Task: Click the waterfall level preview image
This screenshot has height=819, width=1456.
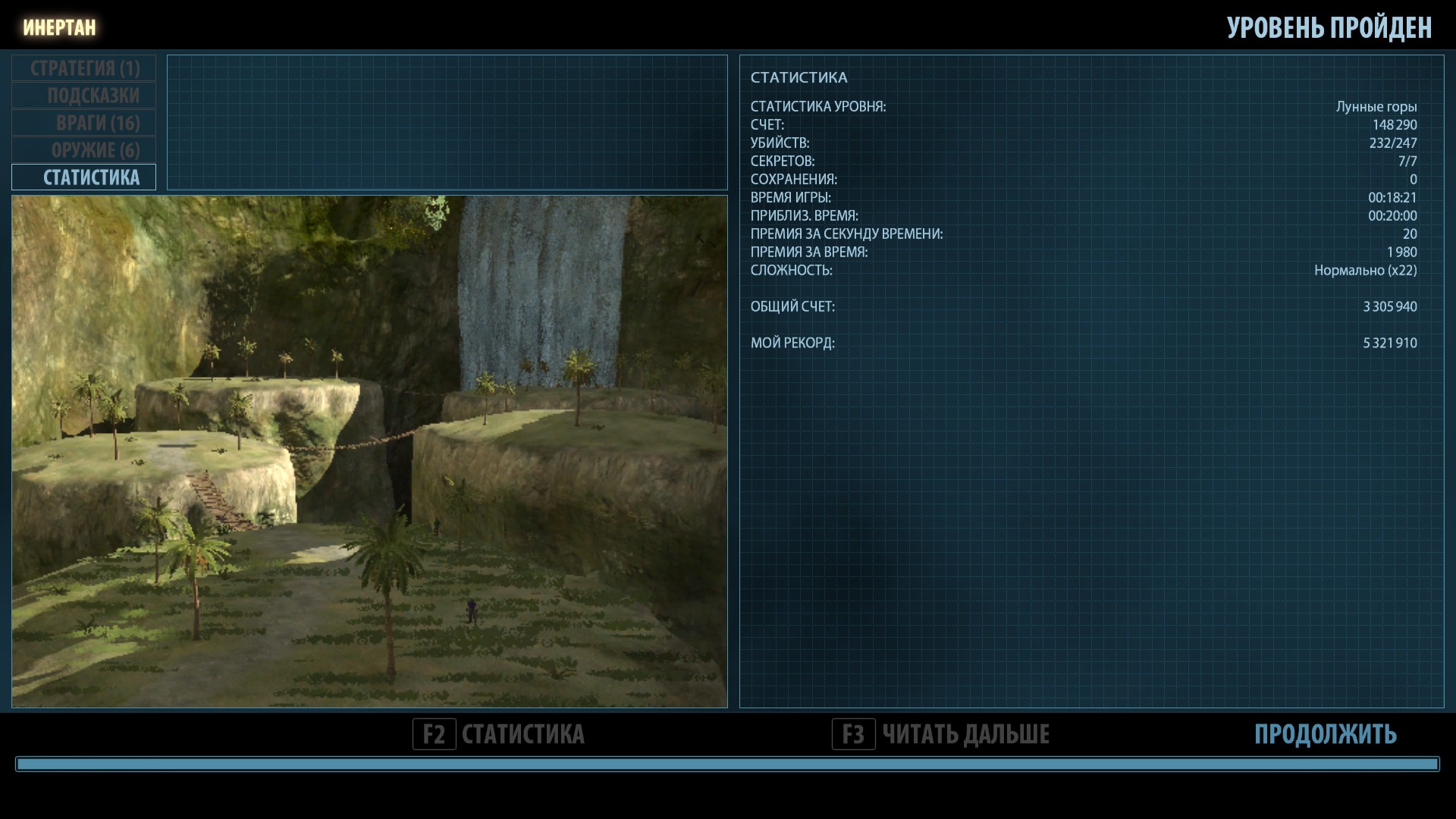Action: tap(369, 452)
